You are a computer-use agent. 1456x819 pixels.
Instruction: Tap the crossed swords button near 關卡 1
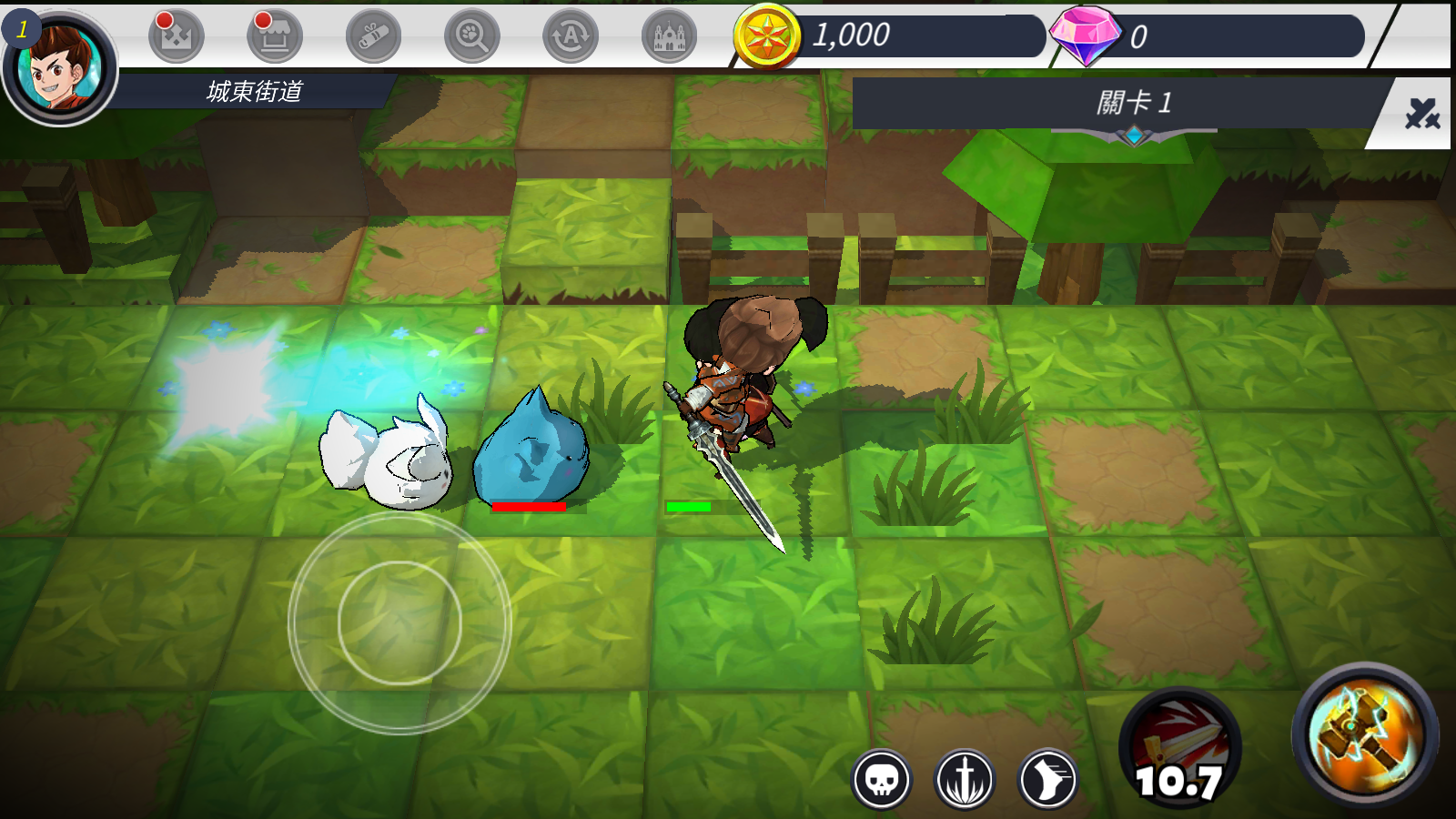[1421, 115]
